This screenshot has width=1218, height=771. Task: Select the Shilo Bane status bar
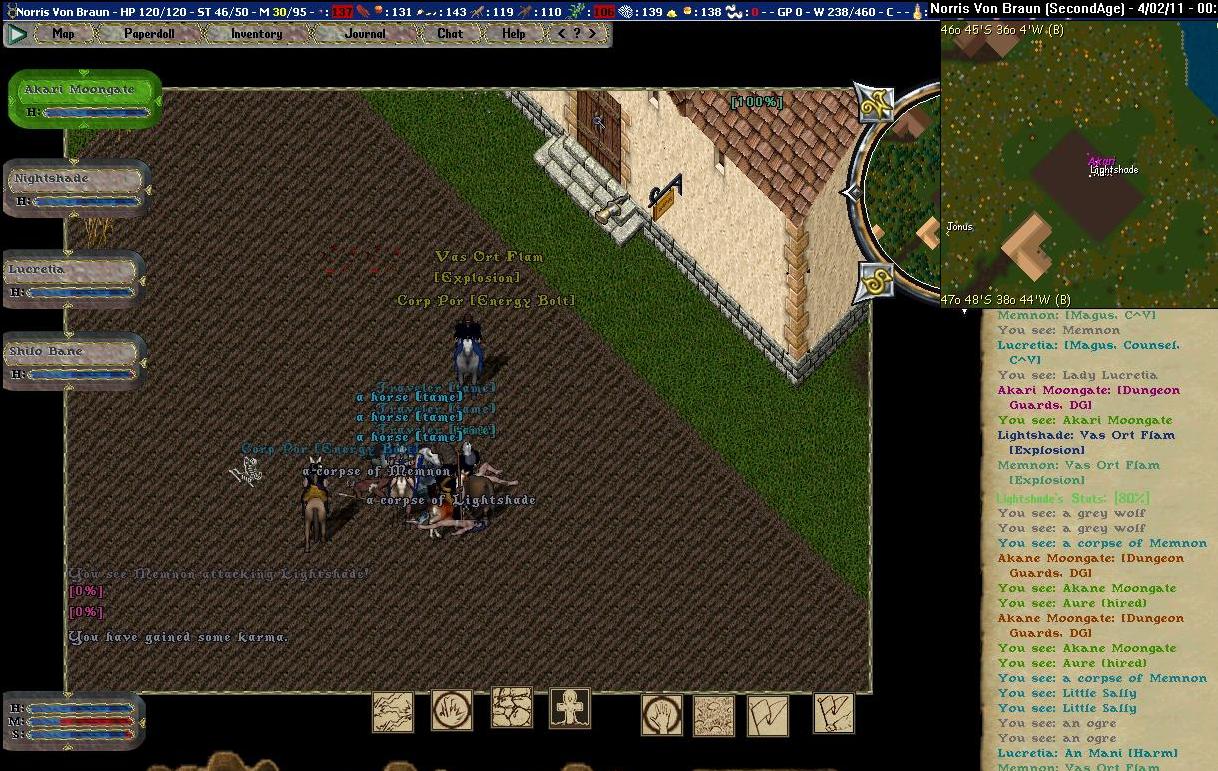[x=73, y=360]
